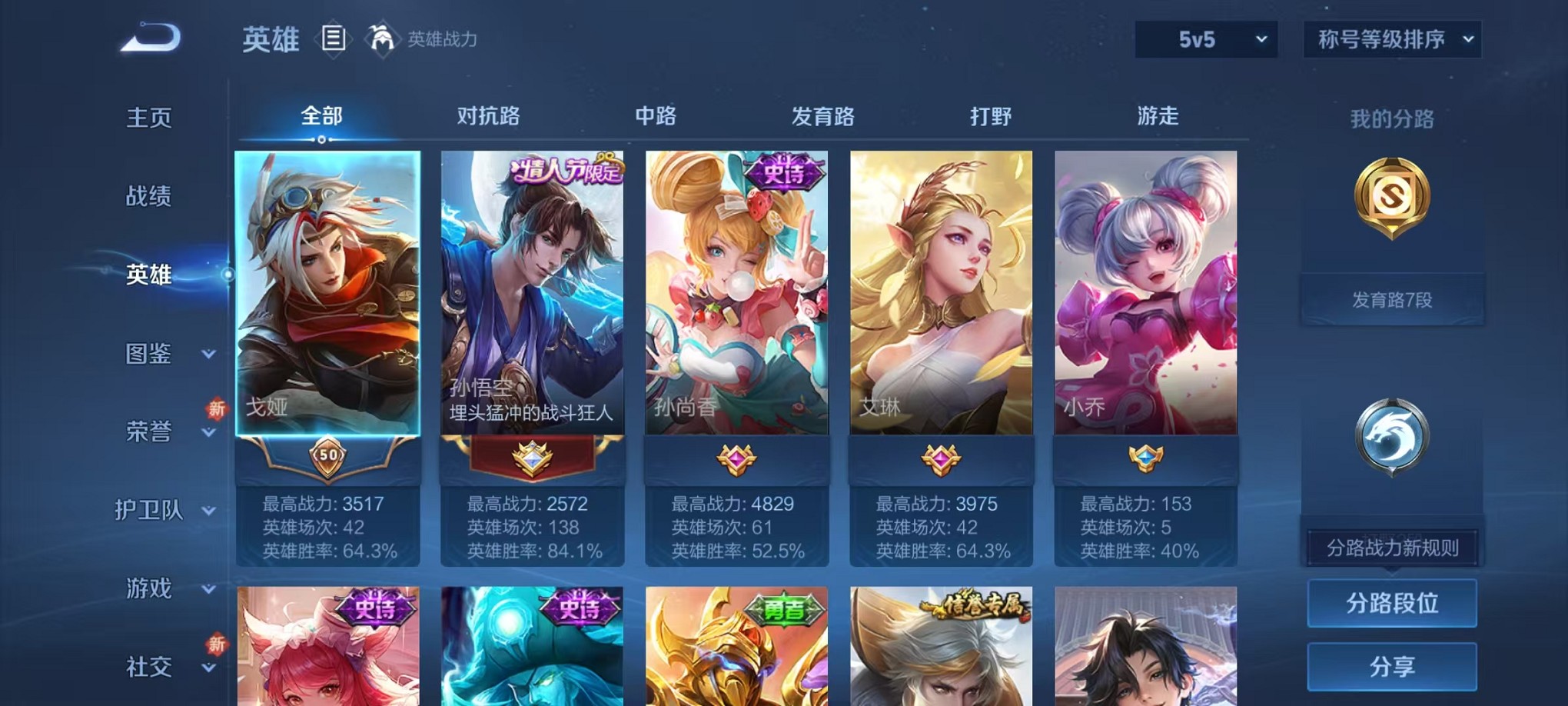1568x706 pixels.
Task: Click the hero list icon beside 英雄 title
Action: click(x=333, y=38)
